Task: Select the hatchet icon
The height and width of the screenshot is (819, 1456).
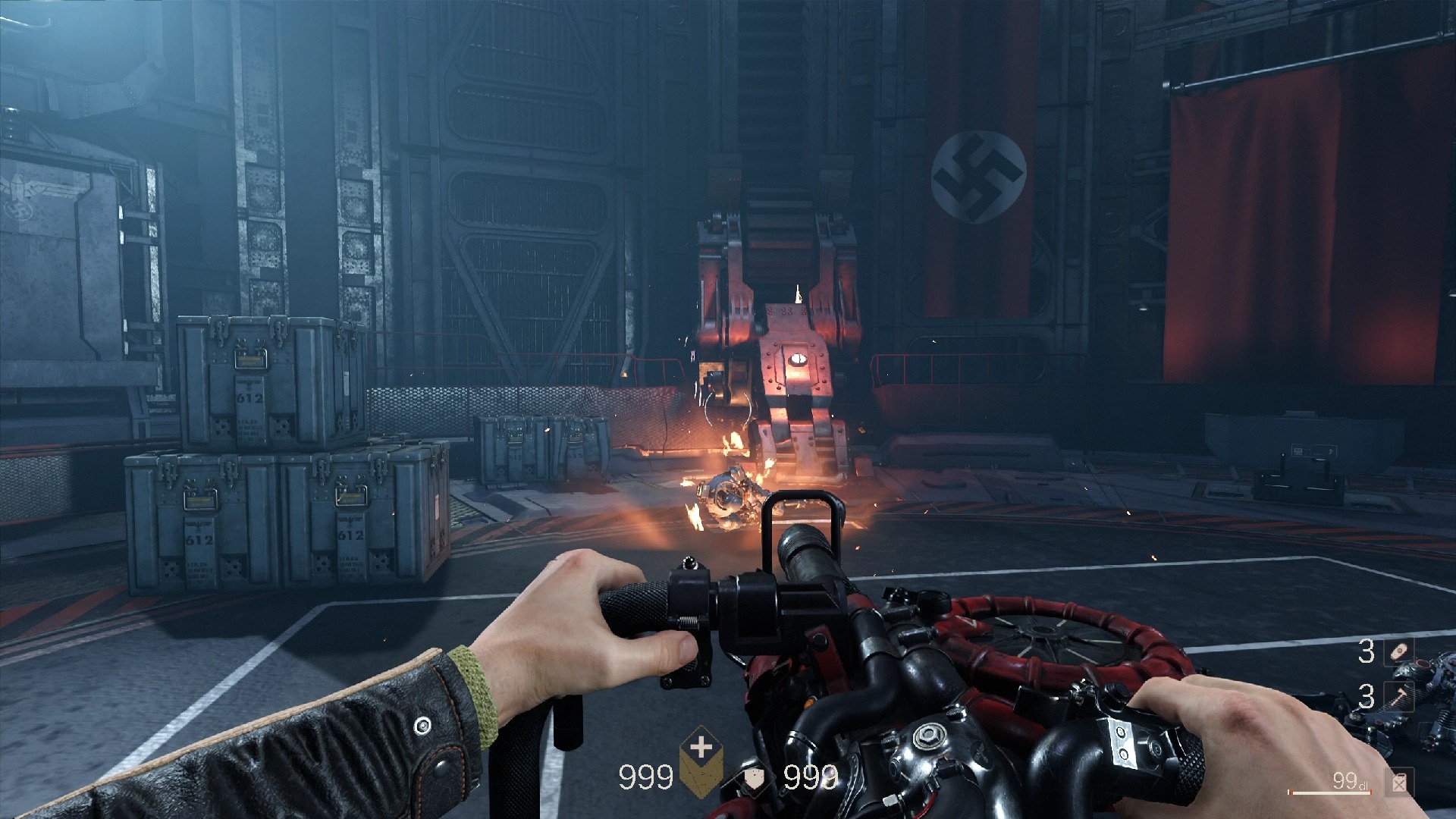Action: coord(1399,696)
